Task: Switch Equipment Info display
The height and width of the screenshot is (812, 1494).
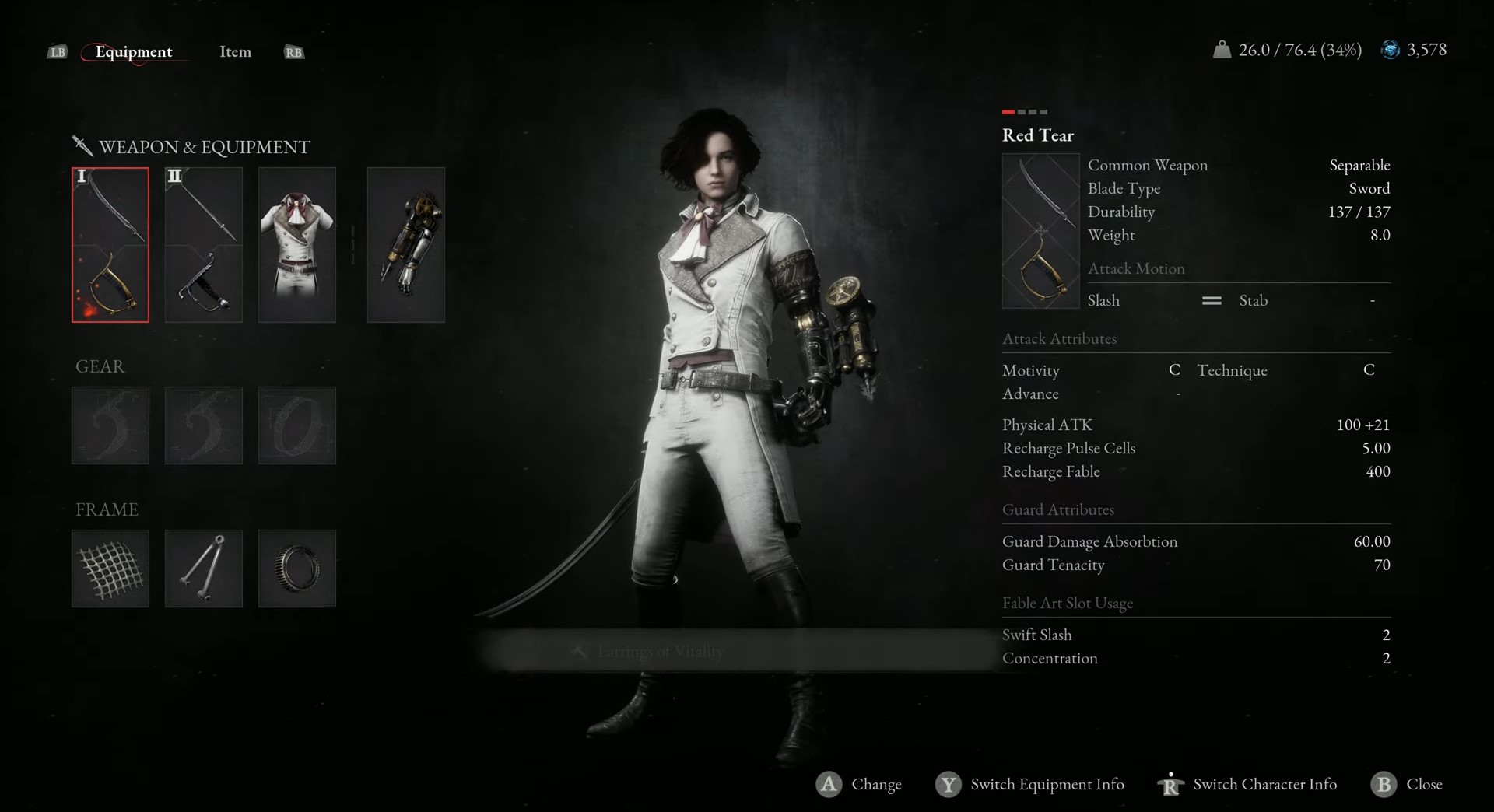Action: point(1031,784)
